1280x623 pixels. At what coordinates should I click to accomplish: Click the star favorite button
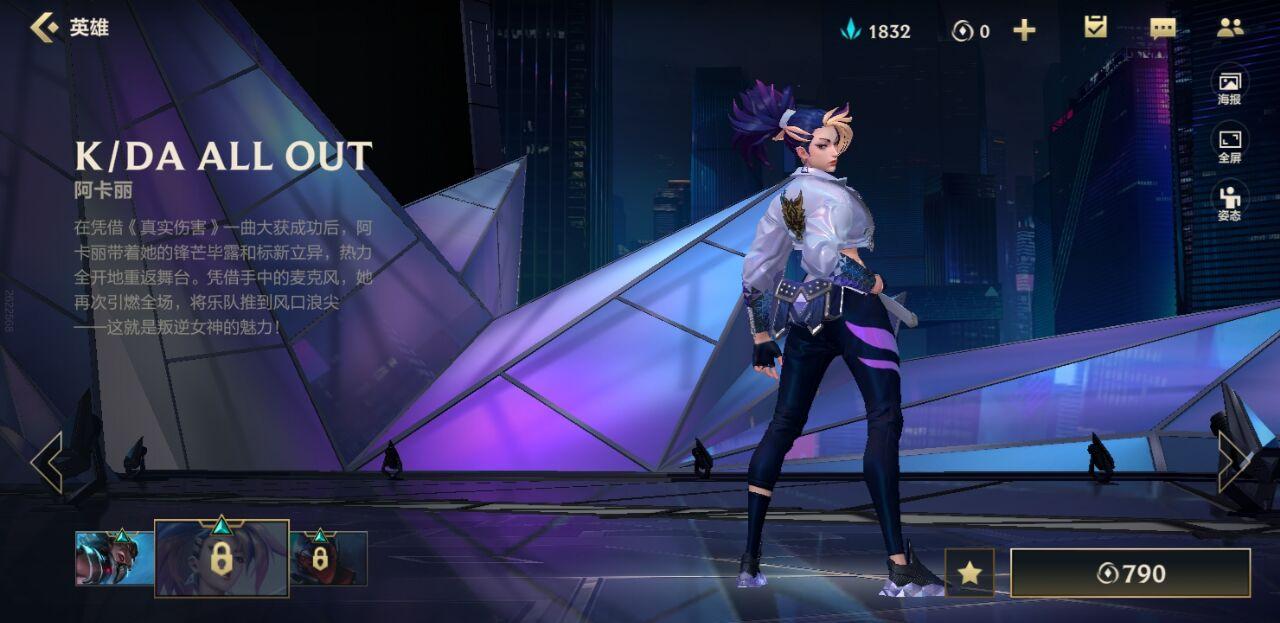click(x=969, y=573)
